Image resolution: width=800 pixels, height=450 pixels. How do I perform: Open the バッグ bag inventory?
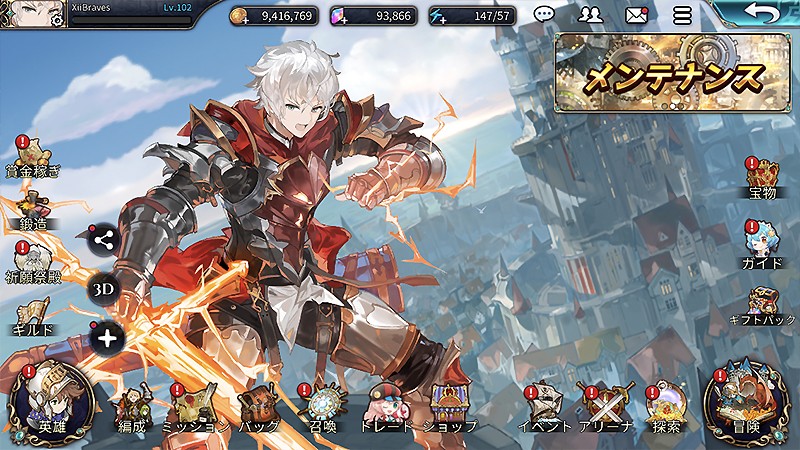[x=257, y=408]
